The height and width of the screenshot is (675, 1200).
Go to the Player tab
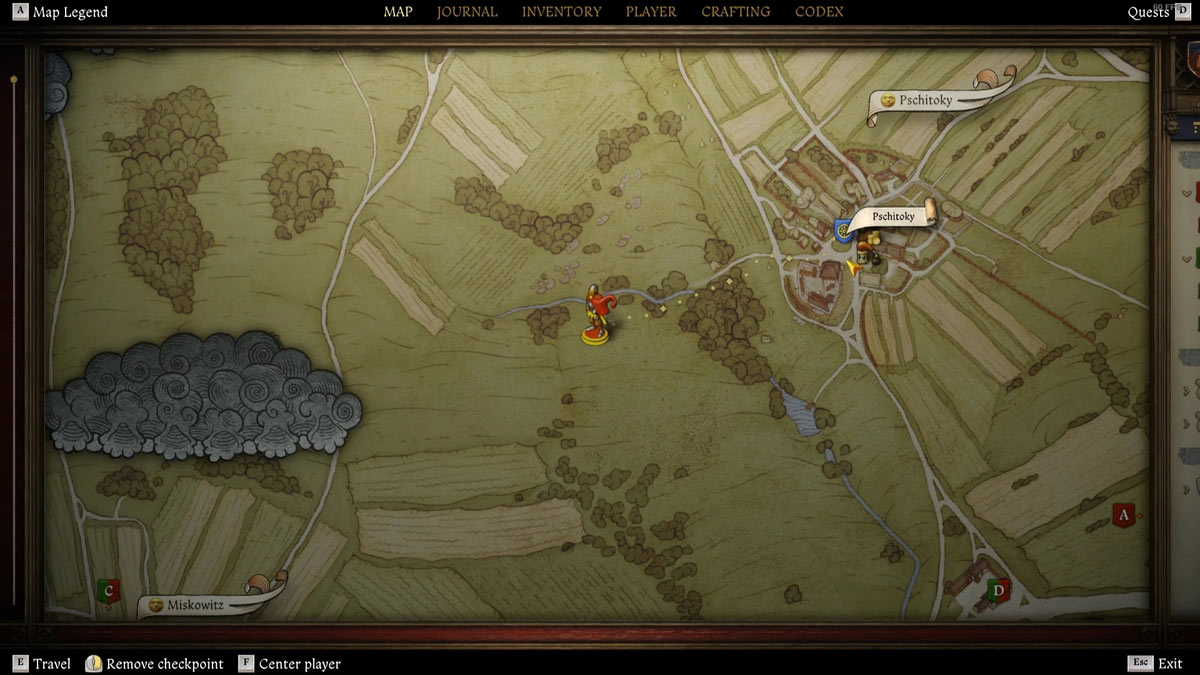[x=651, y=12]
